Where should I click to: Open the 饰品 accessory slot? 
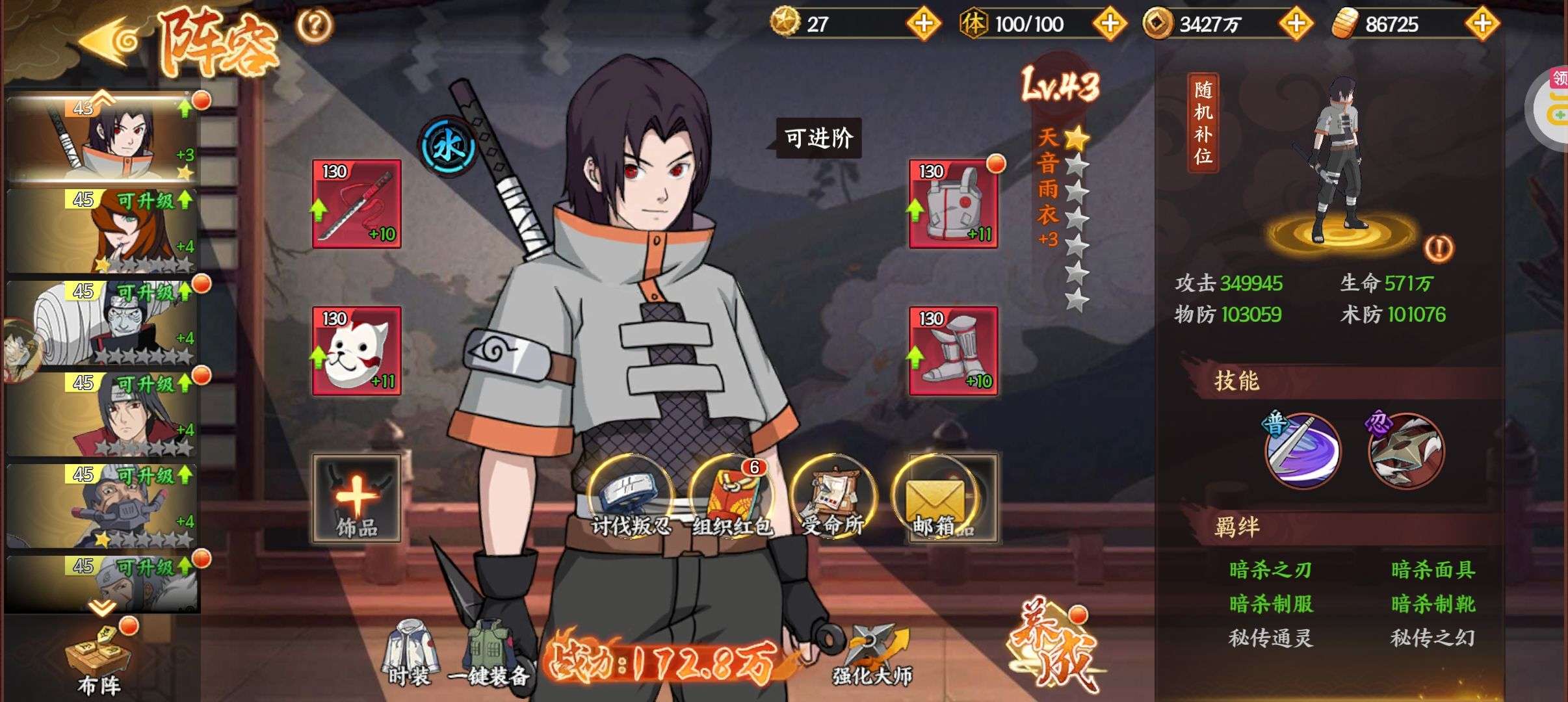[x=356, y=498]
